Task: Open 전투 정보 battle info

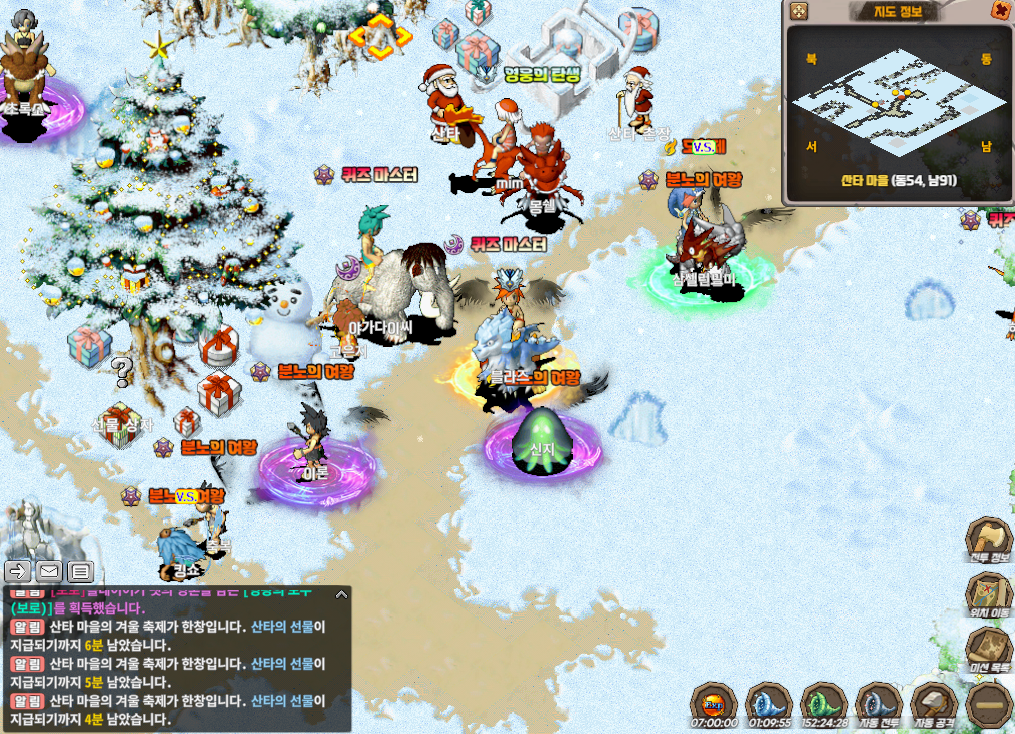Action: pos(989,540)
